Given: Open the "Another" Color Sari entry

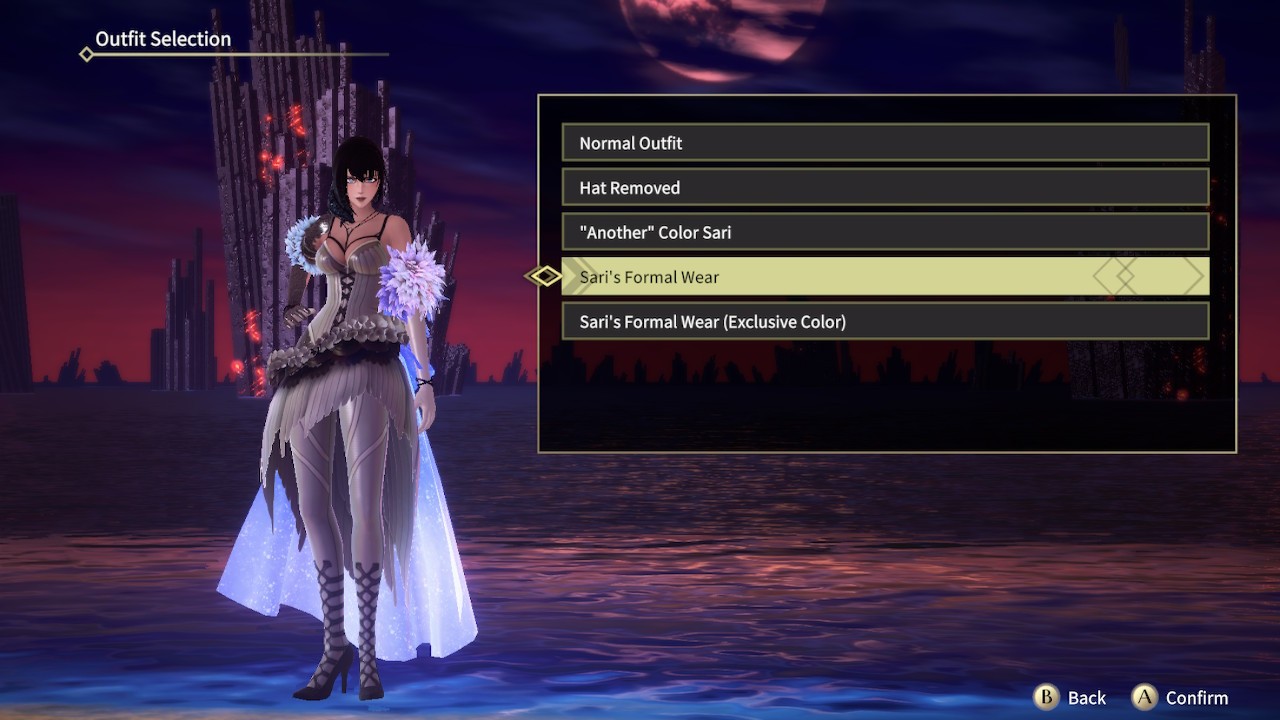Looking at the screenshot, I should pos(885,232).
